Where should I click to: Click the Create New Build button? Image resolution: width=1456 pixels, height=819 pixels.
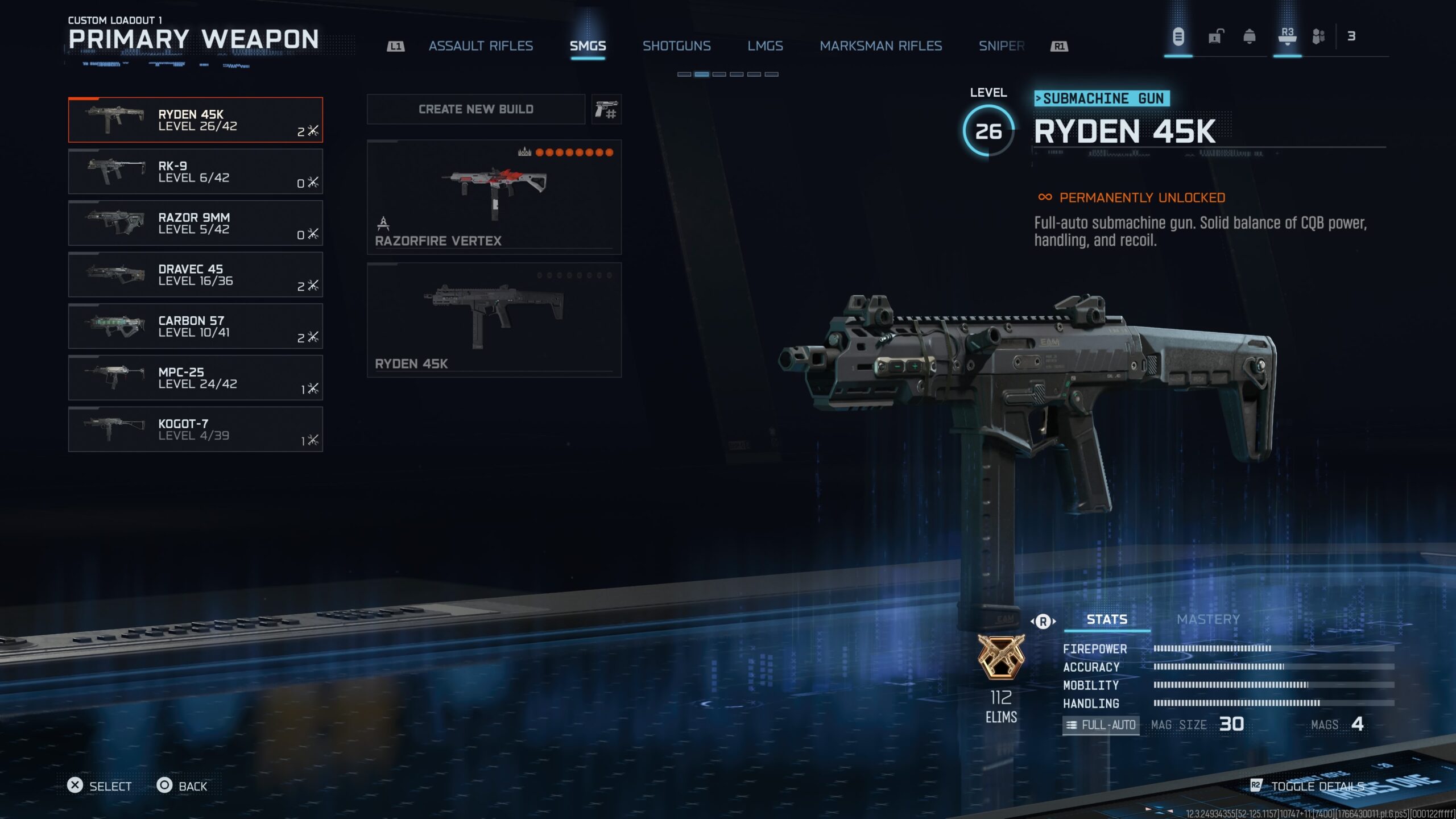point(476,109)
